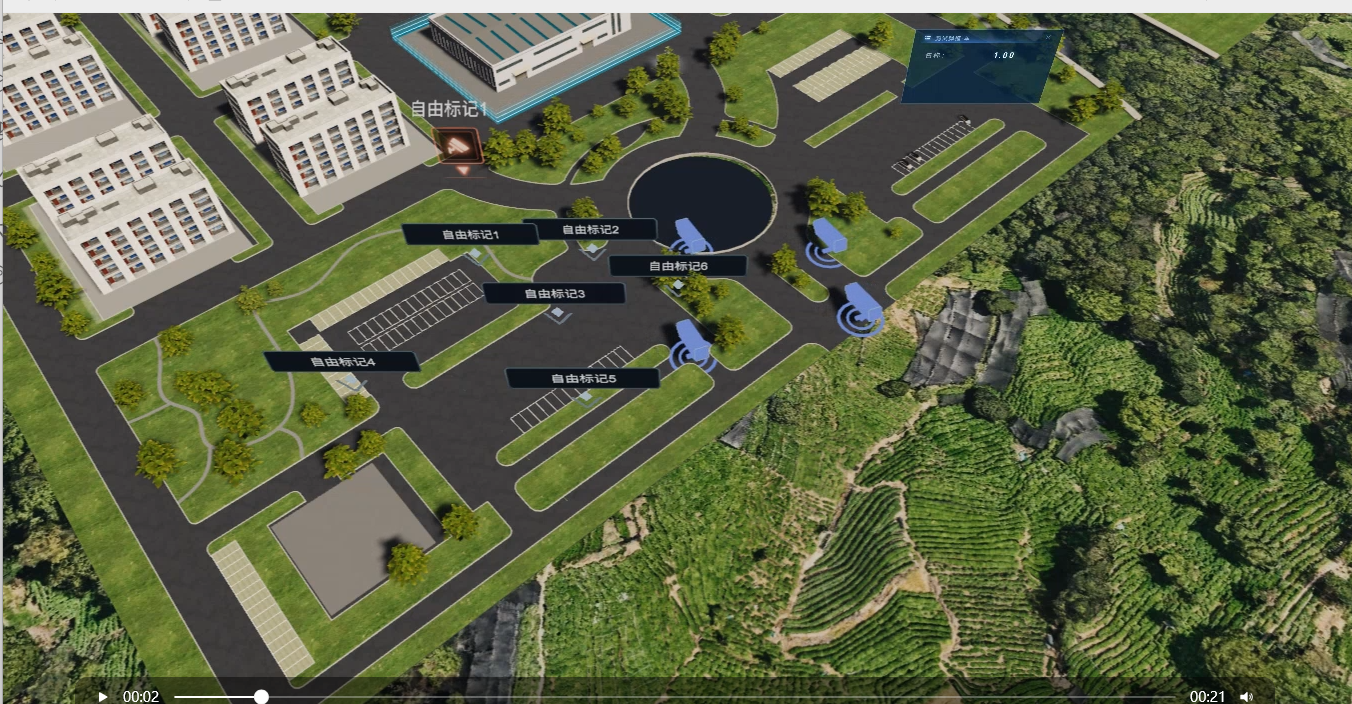This screenshot has height=704, width=1352.
Task: Play the video
Action: [x=102, y=697]
